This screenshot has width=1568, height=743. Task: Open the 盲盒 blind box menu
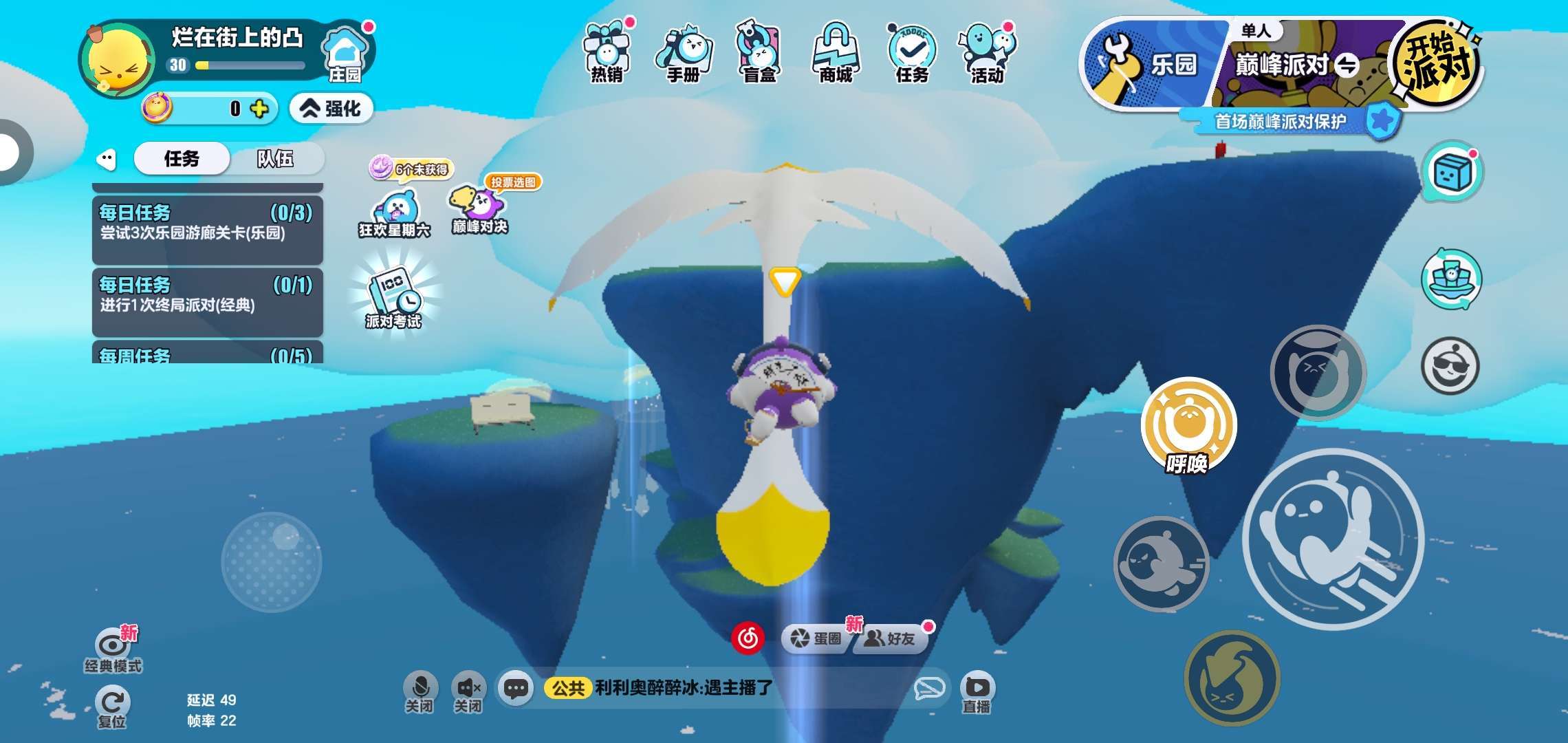tap(759, 52)
